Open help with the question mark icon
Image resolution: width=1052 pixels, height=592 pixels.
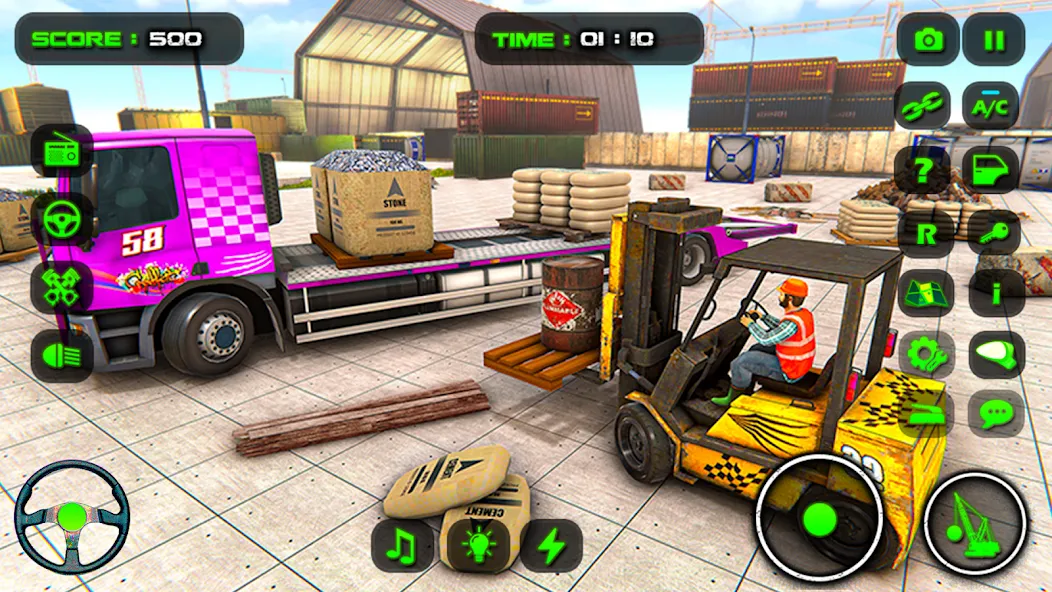[926, 170]
